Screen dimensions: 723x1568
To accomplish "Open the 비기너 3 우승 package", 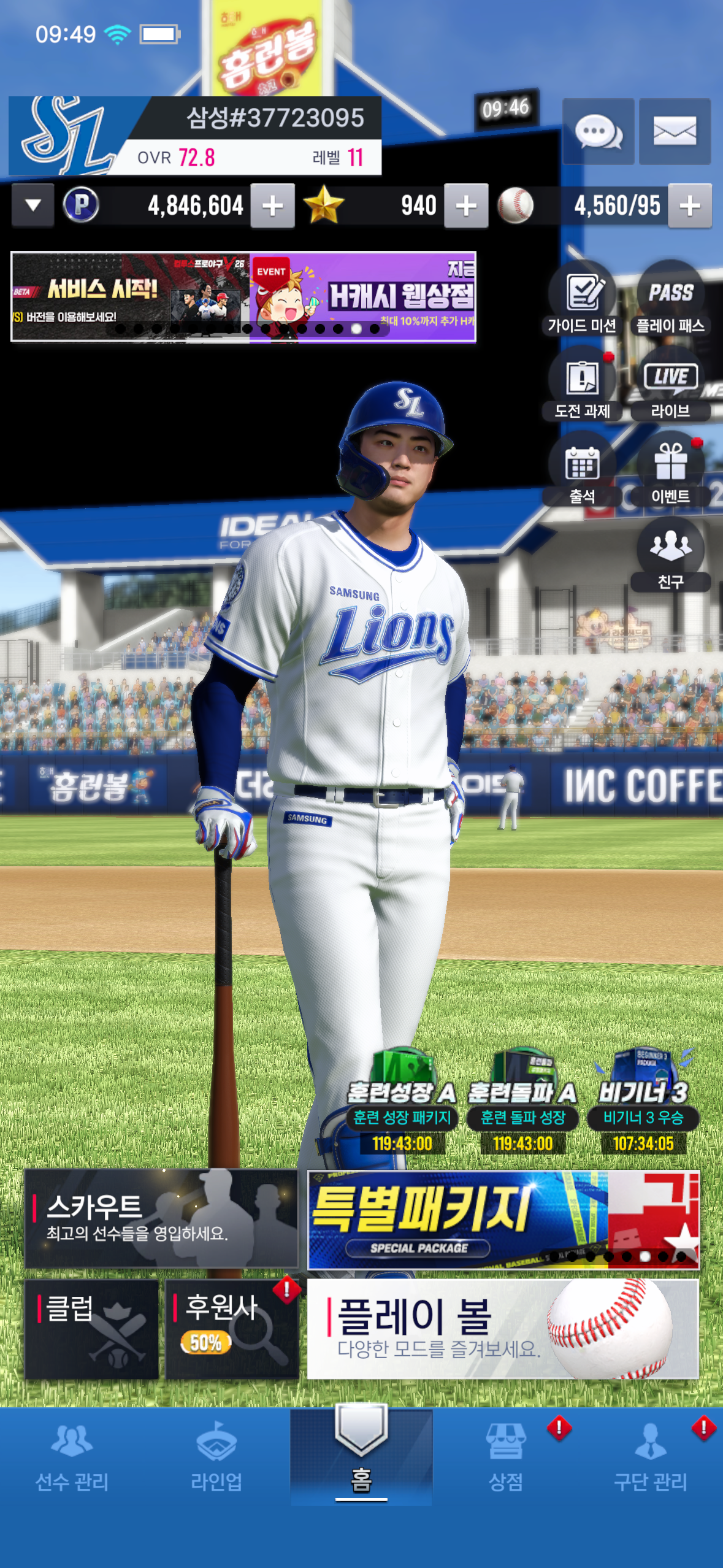I will point(643,1102).
